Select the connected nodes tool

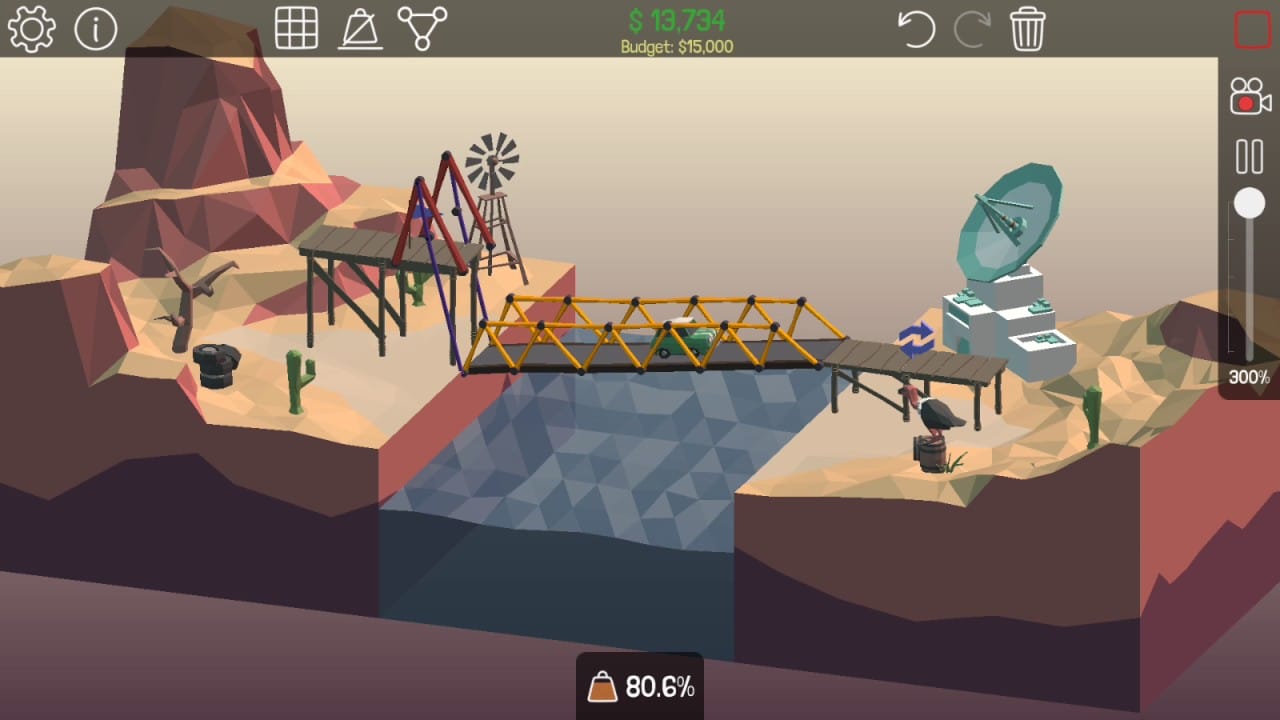tap(422, 28)
